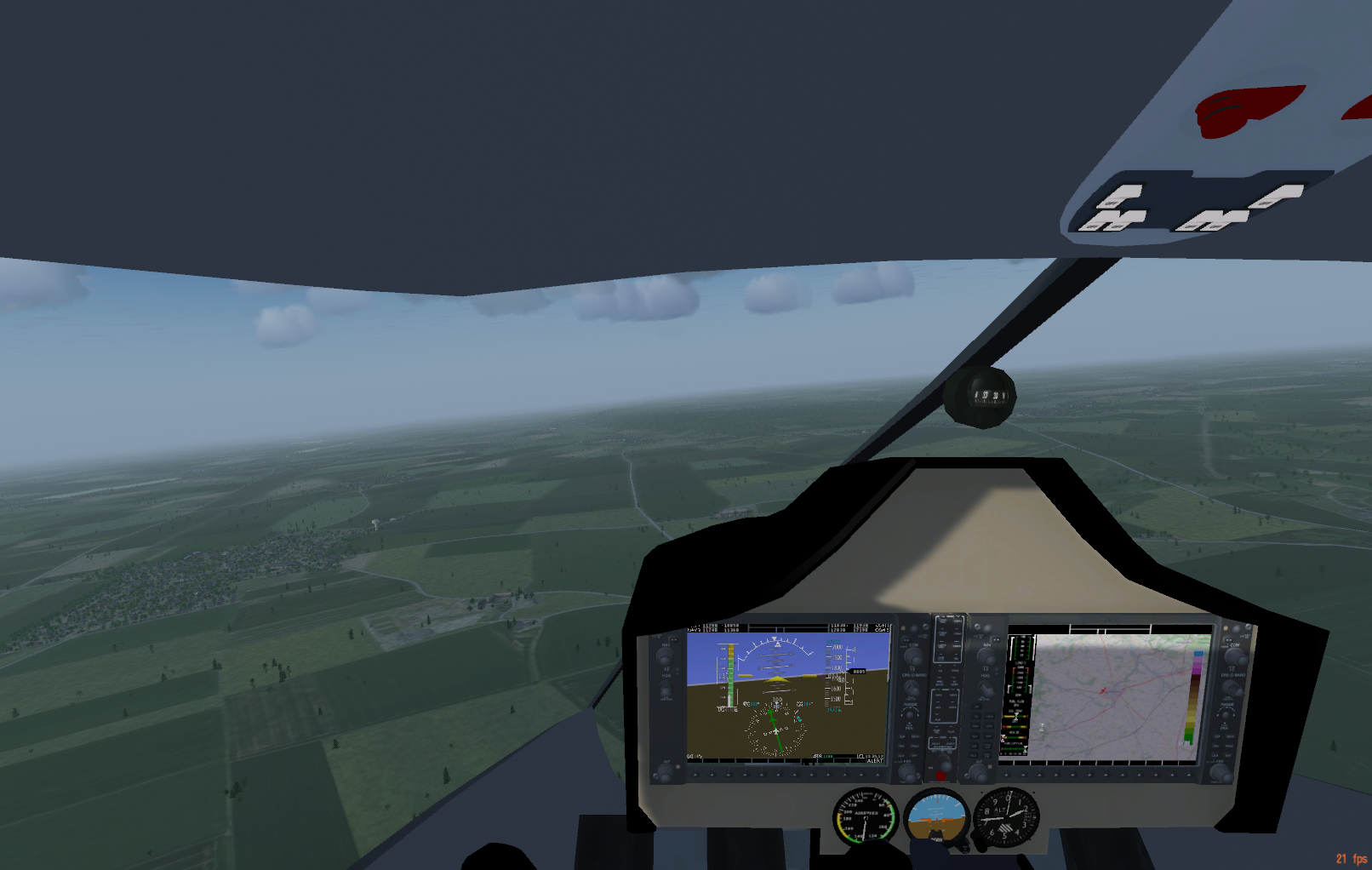Viewport: 1372px width, 870px height.
Task: Click the NAV knob left of the moving map
Action: [986, 657]
